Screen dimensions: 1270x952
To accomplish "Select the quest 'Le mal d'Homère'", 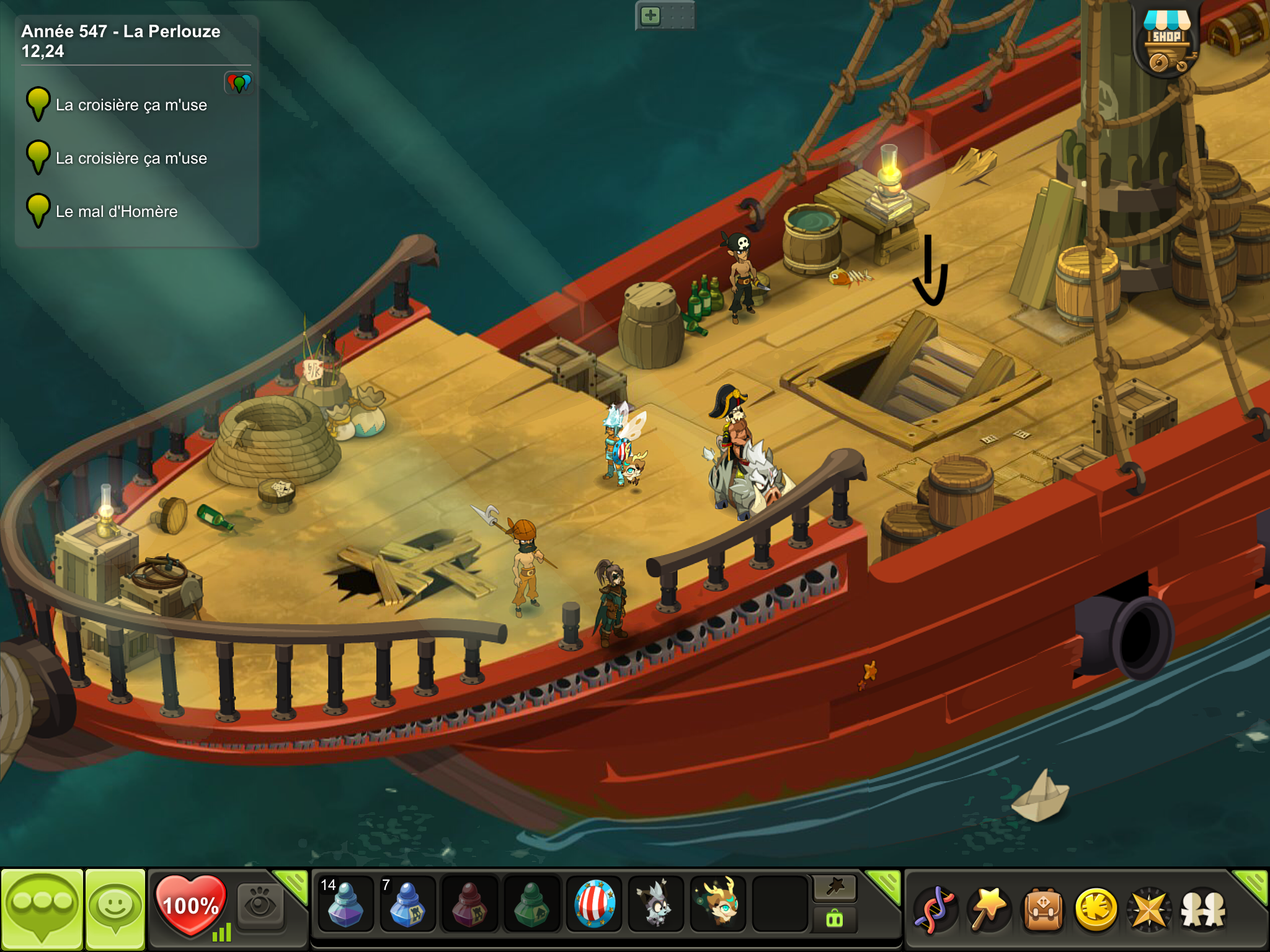I will (117, 211).
